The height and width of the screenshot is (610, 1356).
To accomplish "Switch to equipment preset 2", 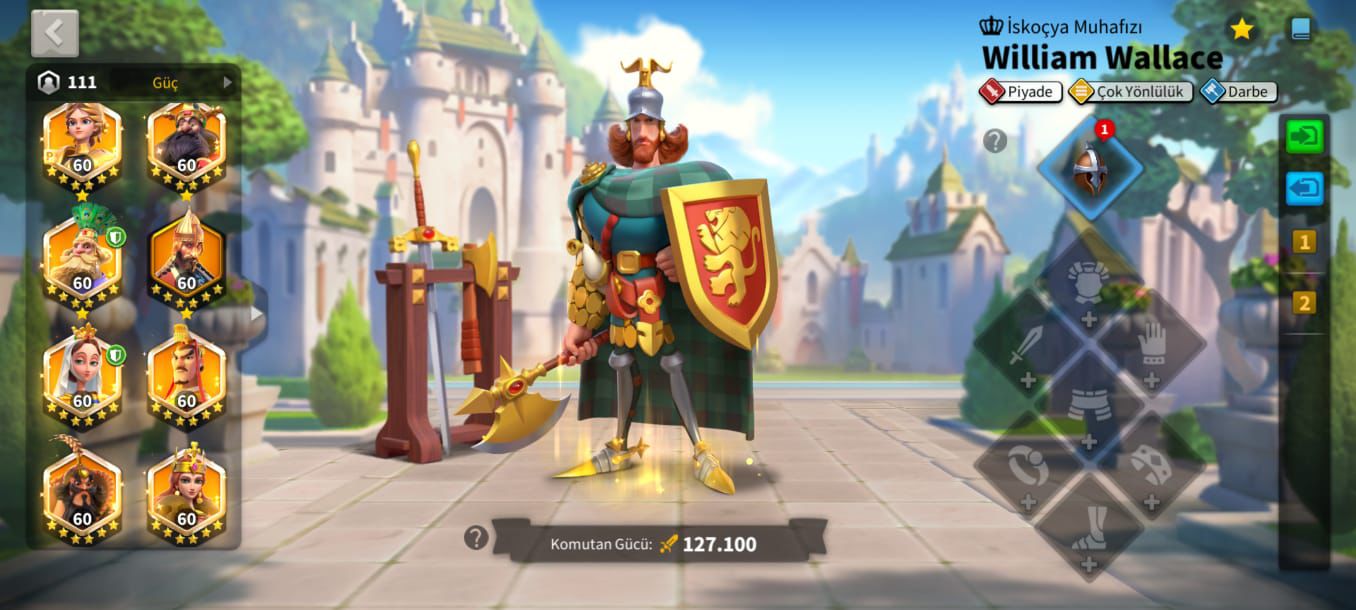I will (x=1304, y=302).
